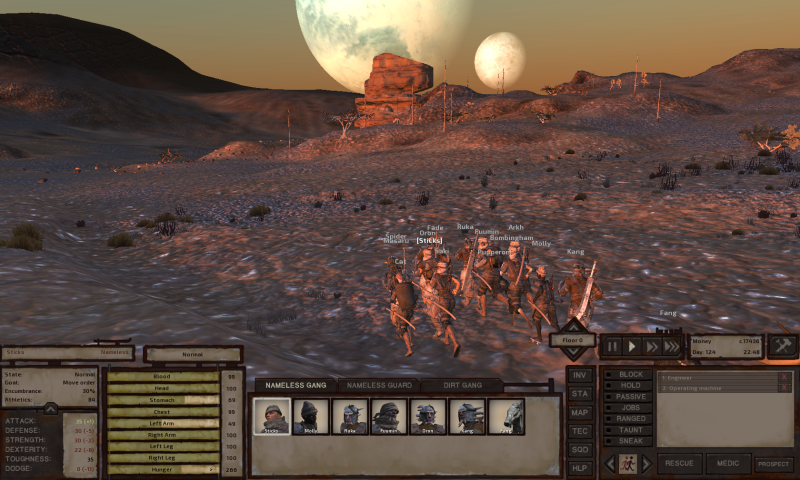Open the SQD squad management panel
This screenshot has height=480, width=800.
click(x=579, y=449)
